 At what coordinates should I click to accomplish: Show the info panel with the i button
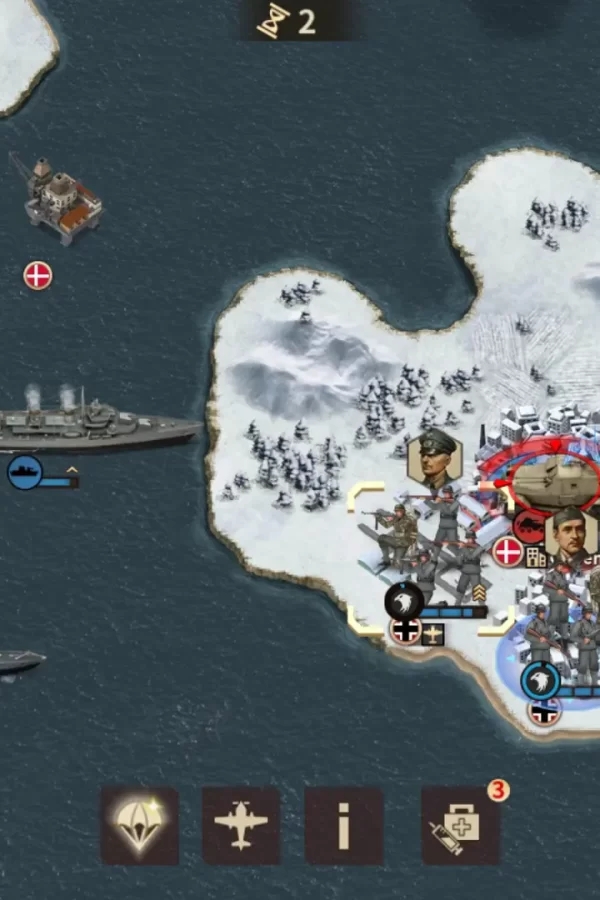343,826
